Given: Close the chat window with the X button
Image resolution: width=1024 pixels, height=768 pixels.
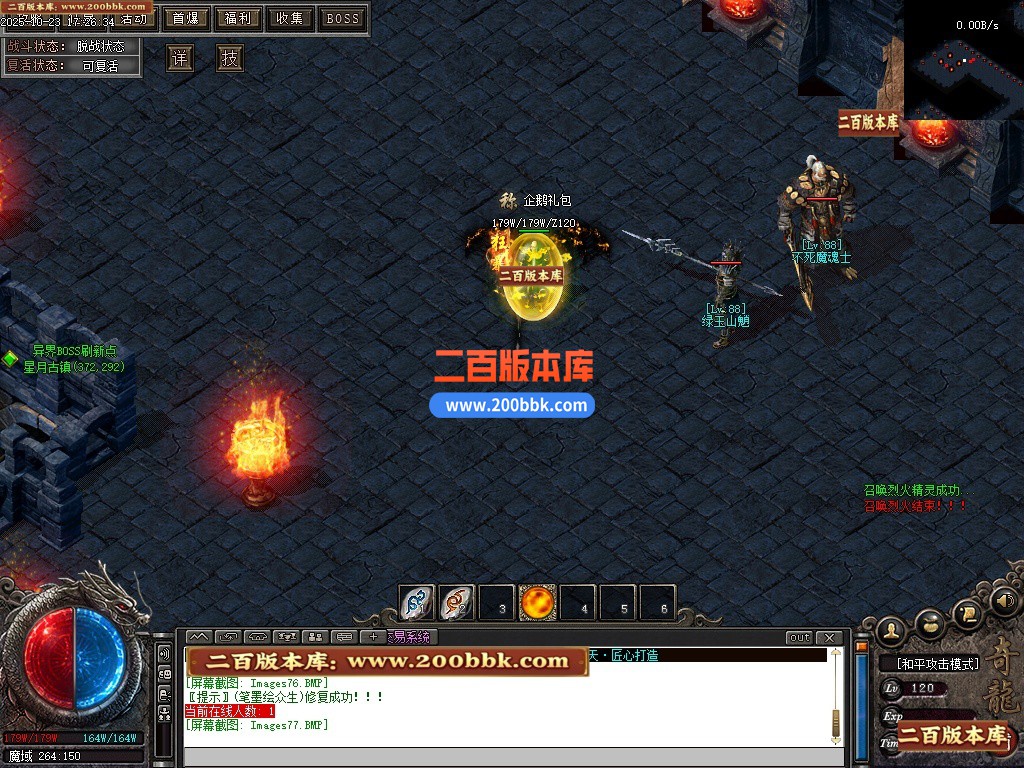Looking at the screenshot, I should pos(829,637).
